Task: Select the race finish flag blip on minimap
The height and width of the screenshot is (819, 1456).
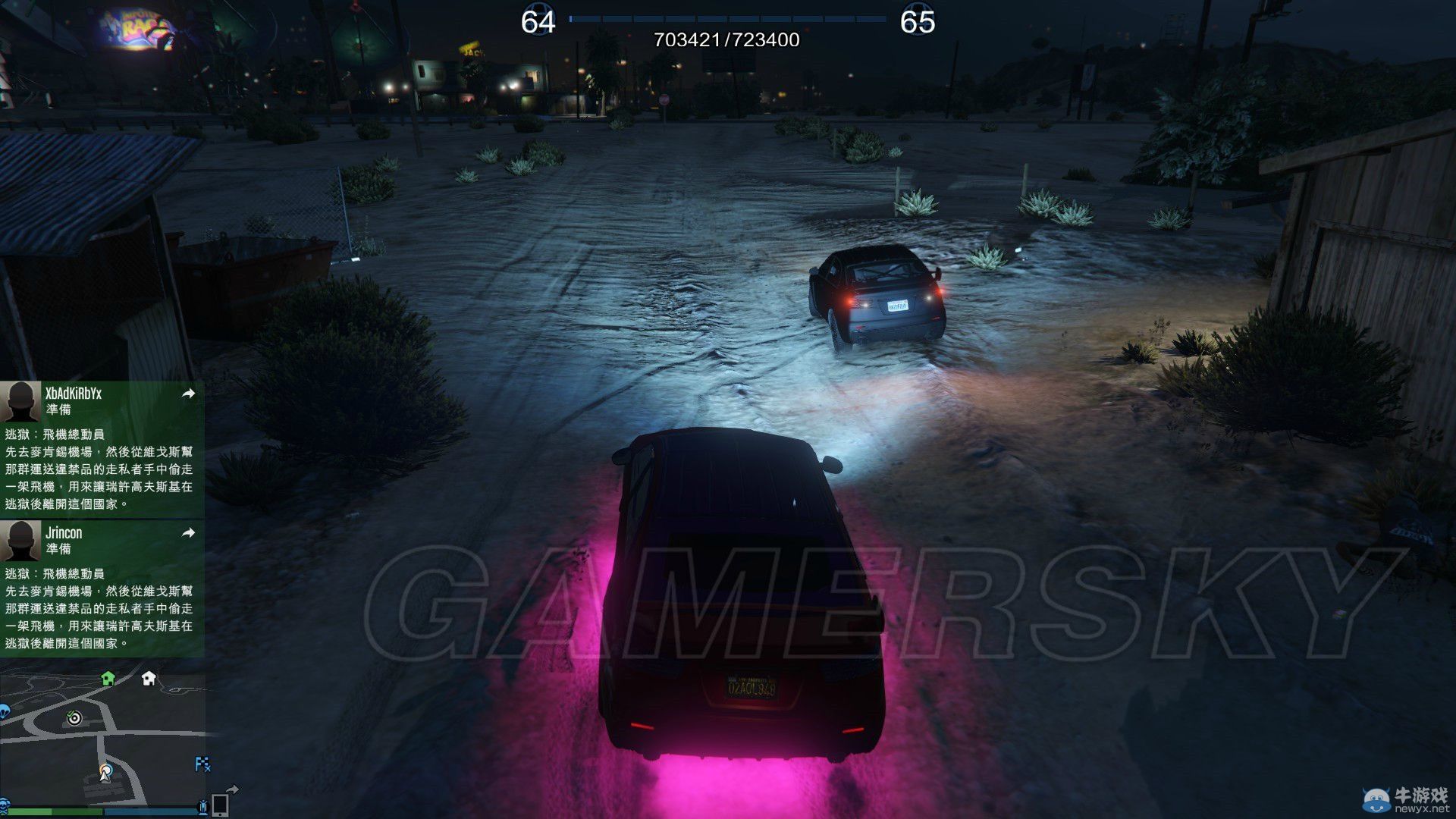Action: (203, 764)
